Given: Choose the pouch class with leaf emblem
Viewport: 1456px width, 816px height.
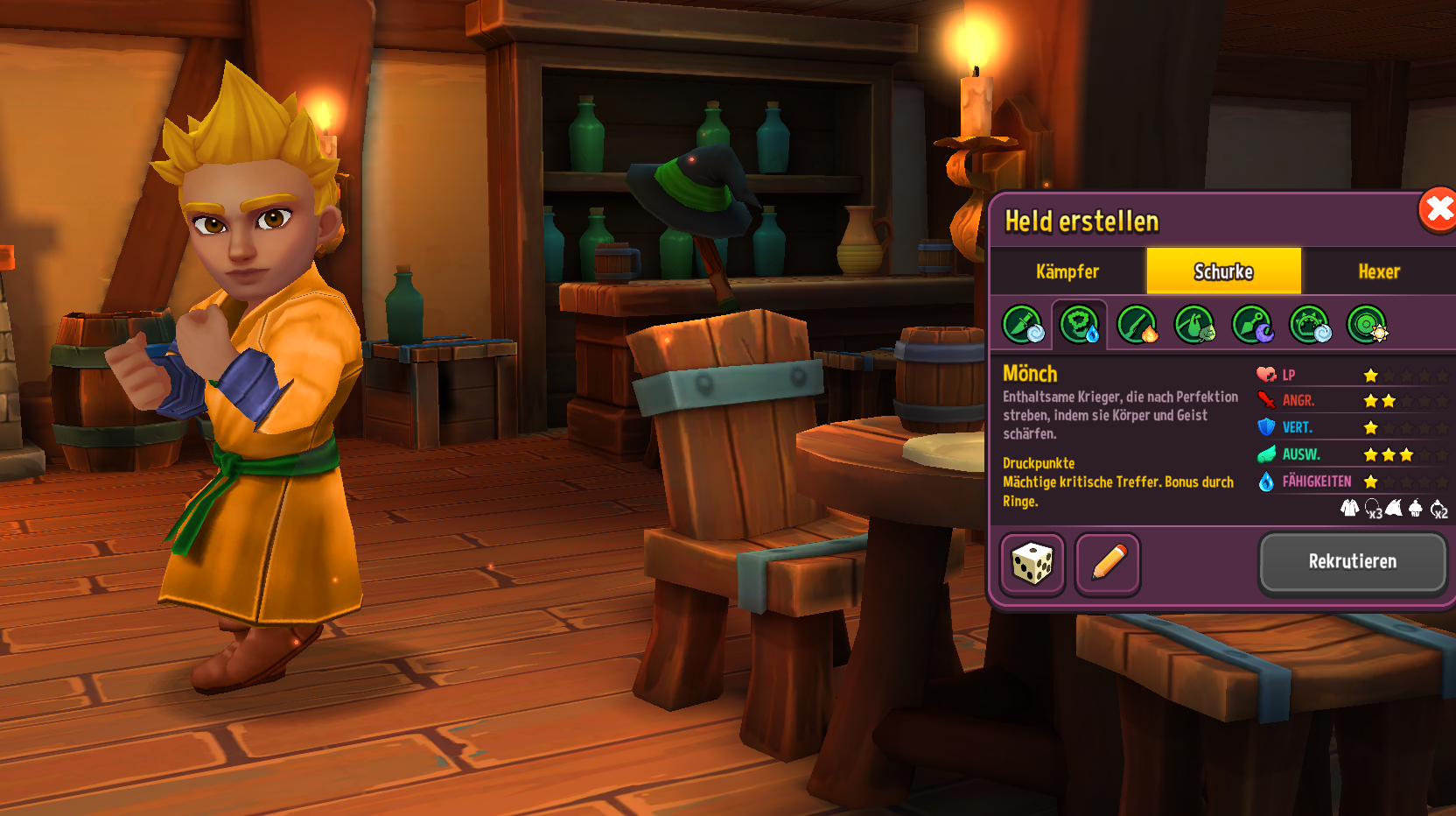Looking at the screenshot, I should [1194, 325].
